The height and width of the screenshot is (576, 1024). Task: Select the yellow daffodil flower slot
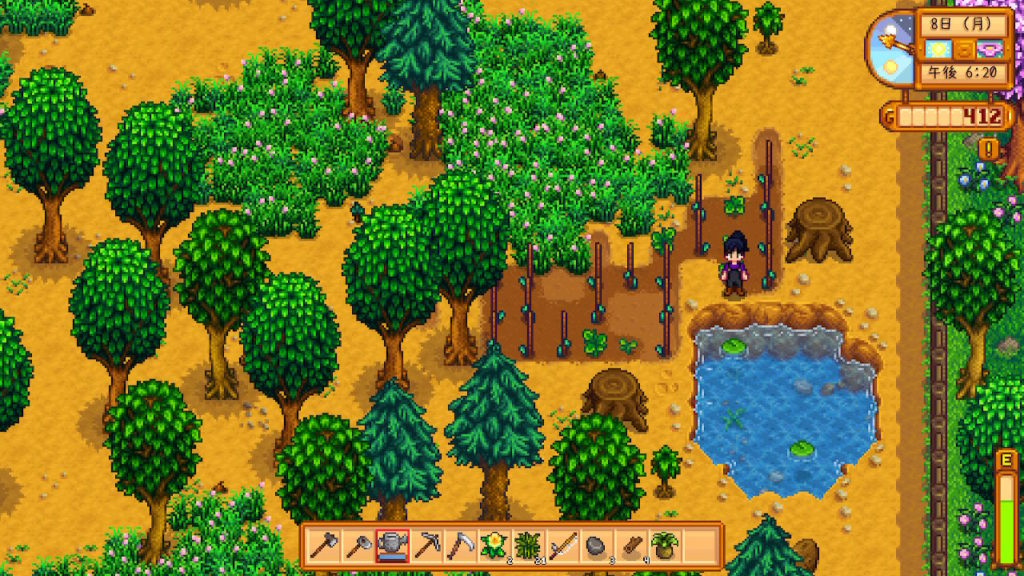point(494,546)
